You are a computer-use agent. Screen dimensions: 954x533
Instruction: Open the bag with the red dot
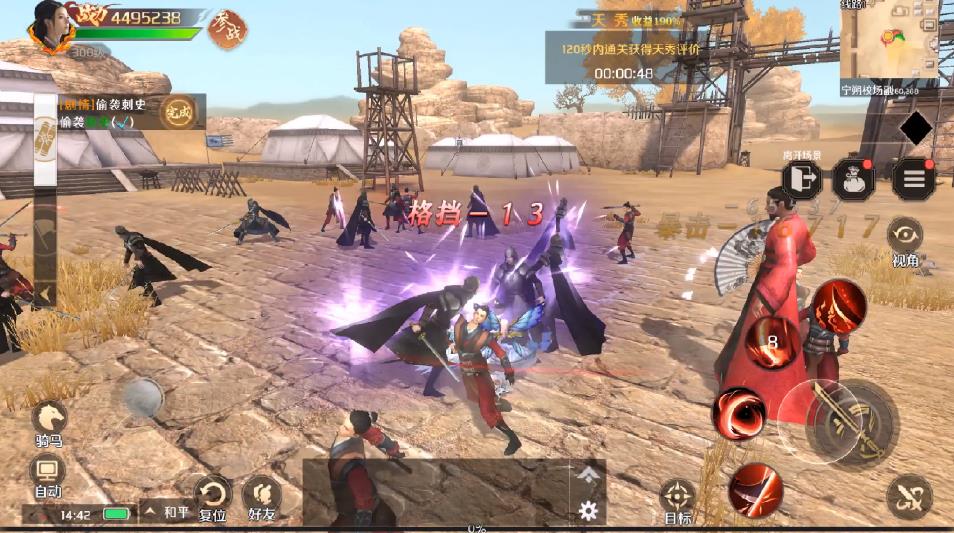(x=854, y=179)
